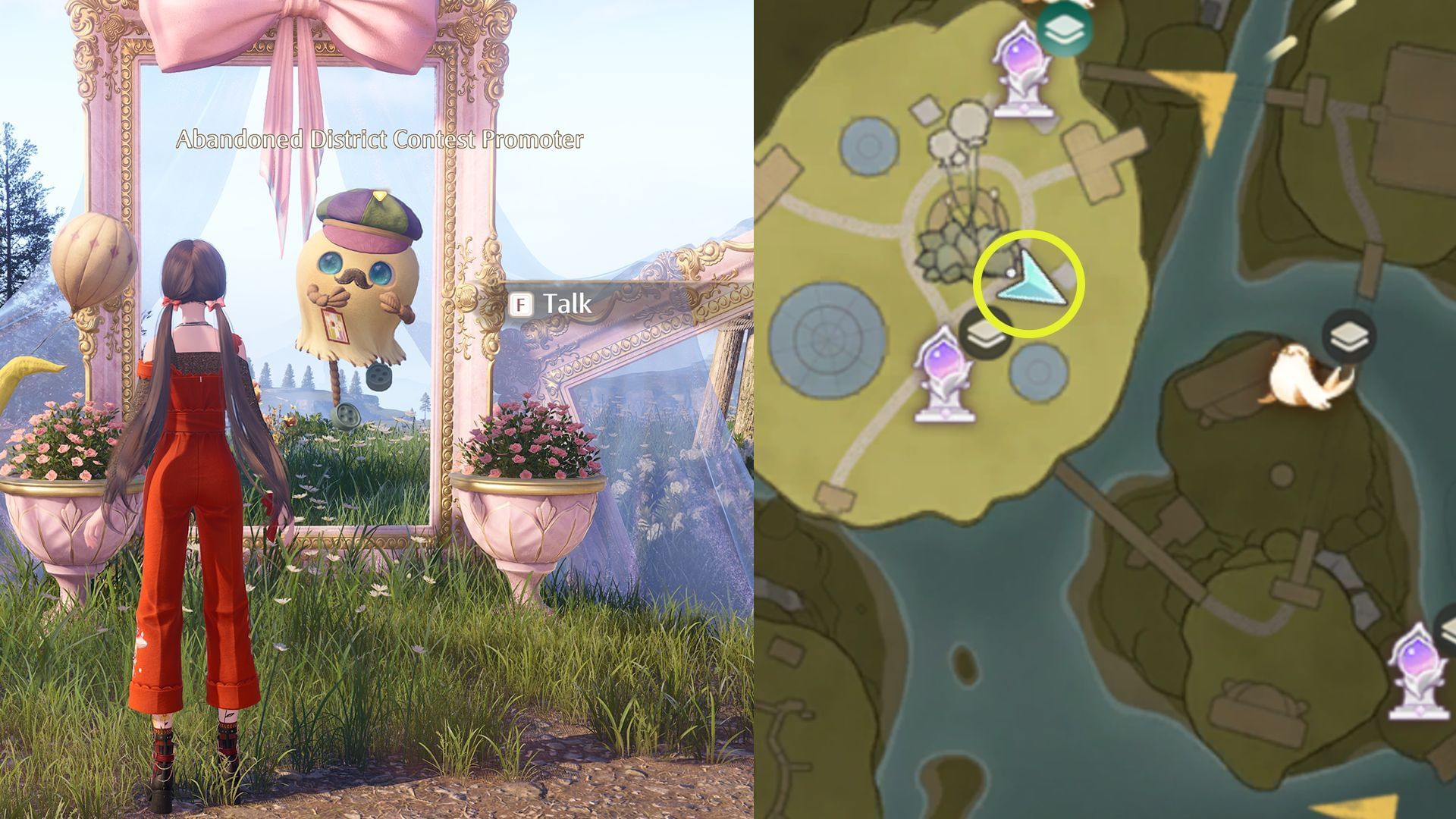Click the warp spire left of the player arrow
1456x819 pixels.
pyautogui.click(x=944, y=372)
